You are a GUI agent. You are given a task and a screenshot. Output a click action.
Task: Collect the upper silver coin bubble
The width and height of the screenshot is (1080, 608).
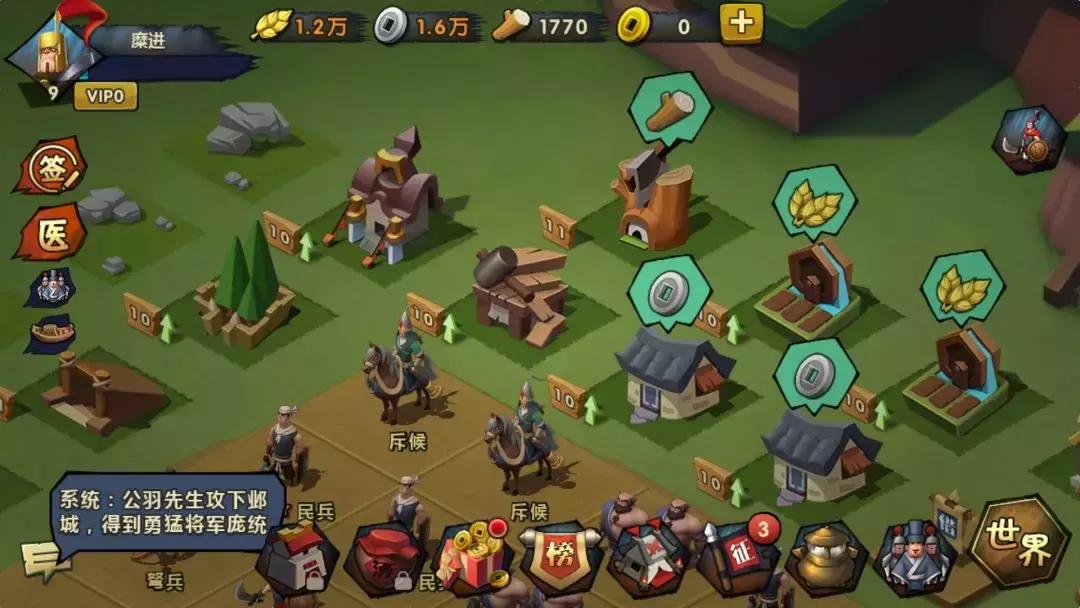click(x=668, y=292)
